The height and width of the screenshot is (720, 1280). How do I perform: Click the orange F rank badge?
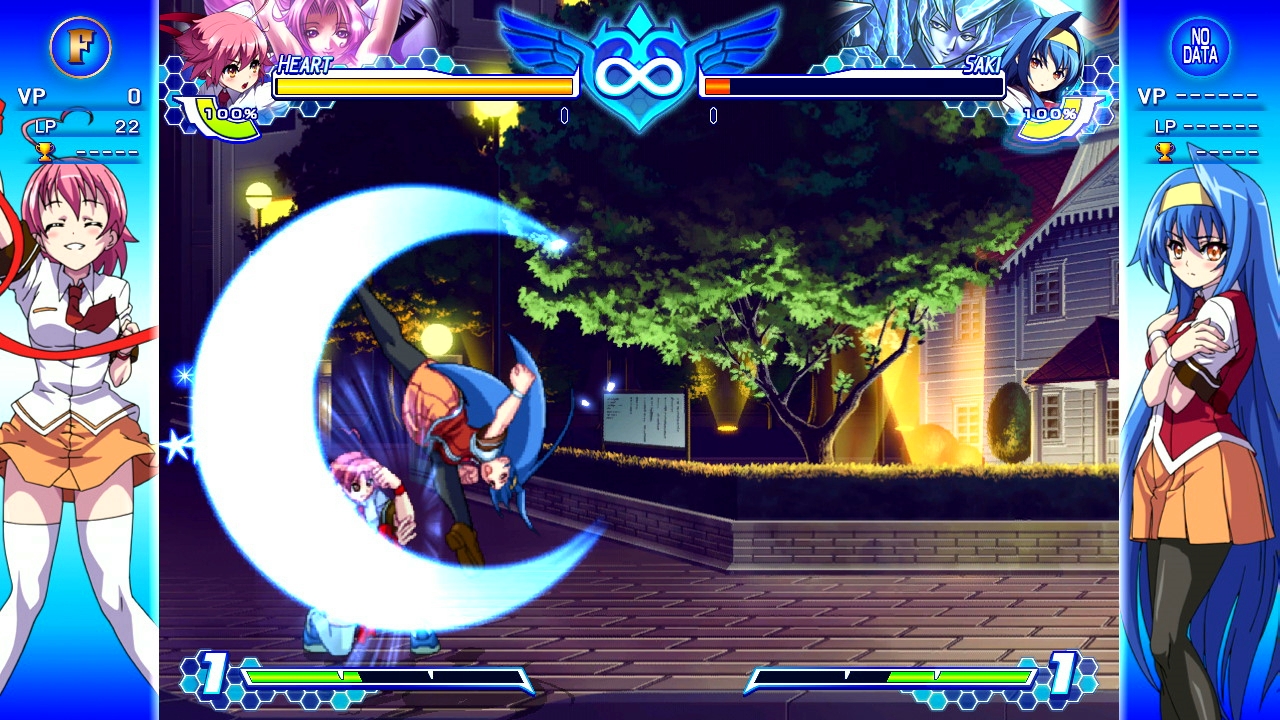point(80,47)
